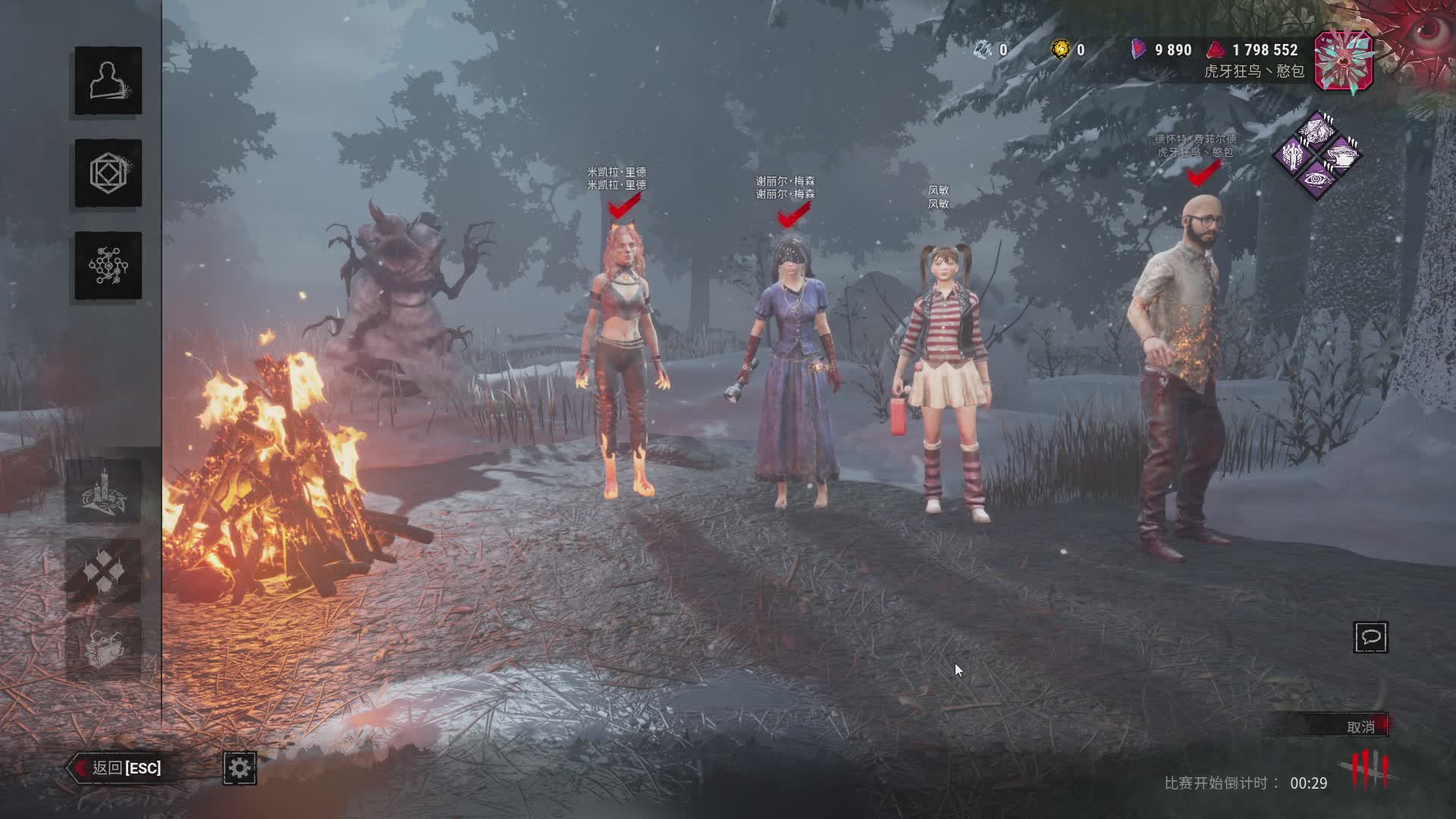Select the top perk in the diamond
This screenshot has height=819, width=1456.
pyautogui.click(x=1316, y=130)
